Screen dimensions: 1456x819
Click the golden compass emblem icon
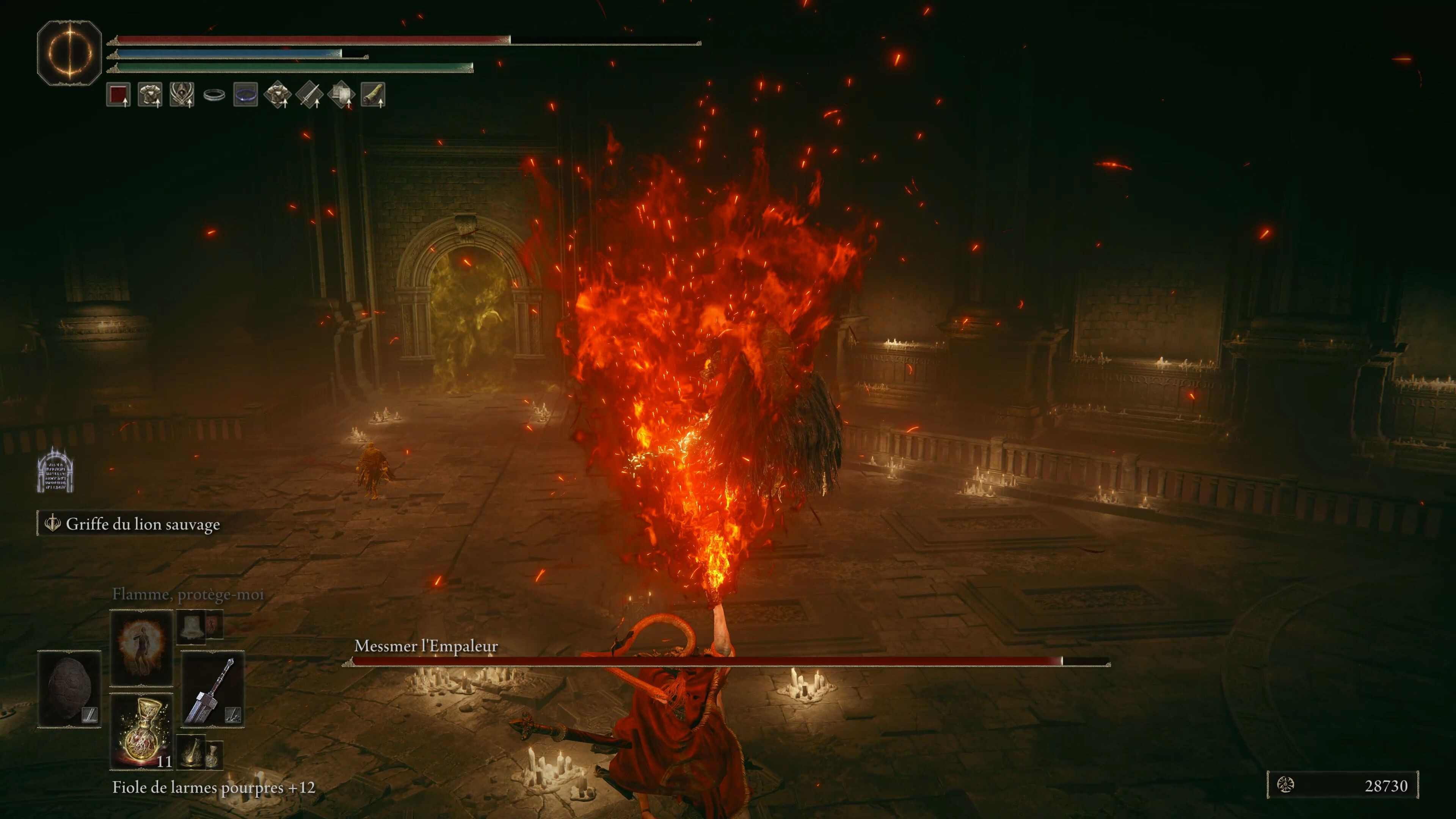(x=69, y=53)
